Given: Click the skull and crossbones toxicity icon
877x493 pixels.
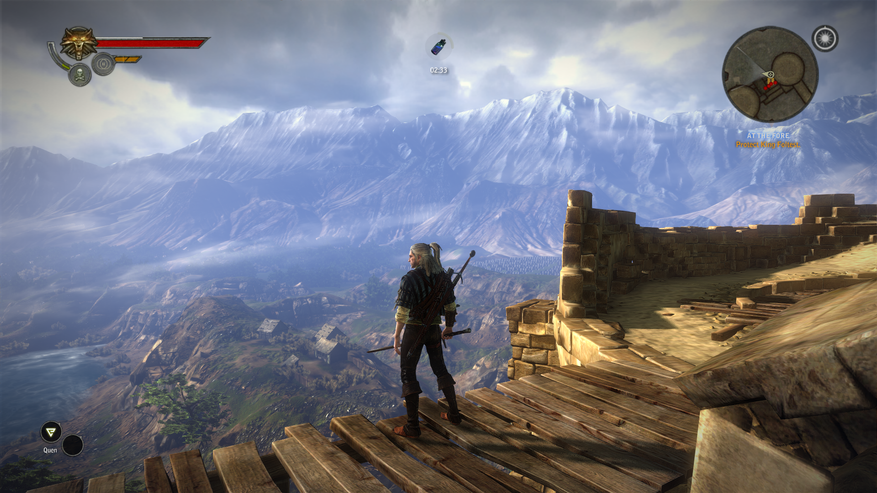Looking at the screenshot, I should 80,74.
